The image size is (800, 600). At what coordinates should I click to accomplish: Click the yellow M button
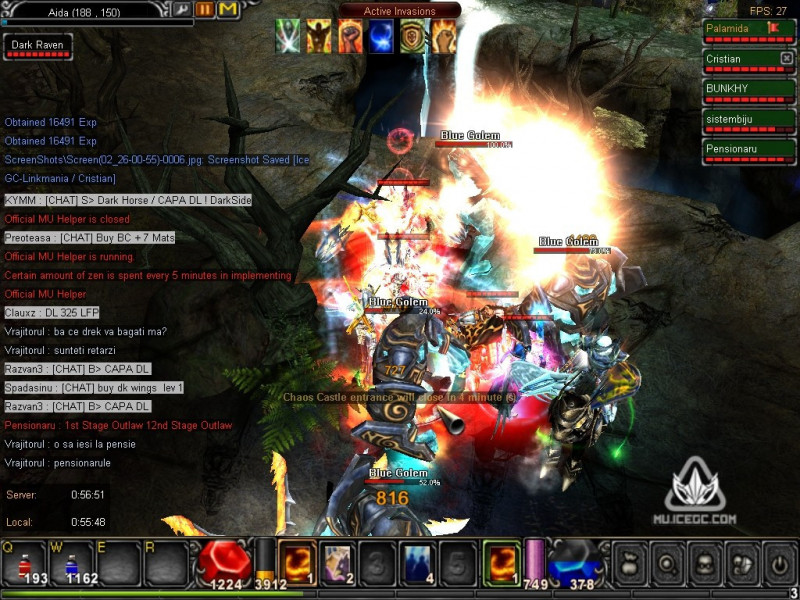tap(227, 9)
